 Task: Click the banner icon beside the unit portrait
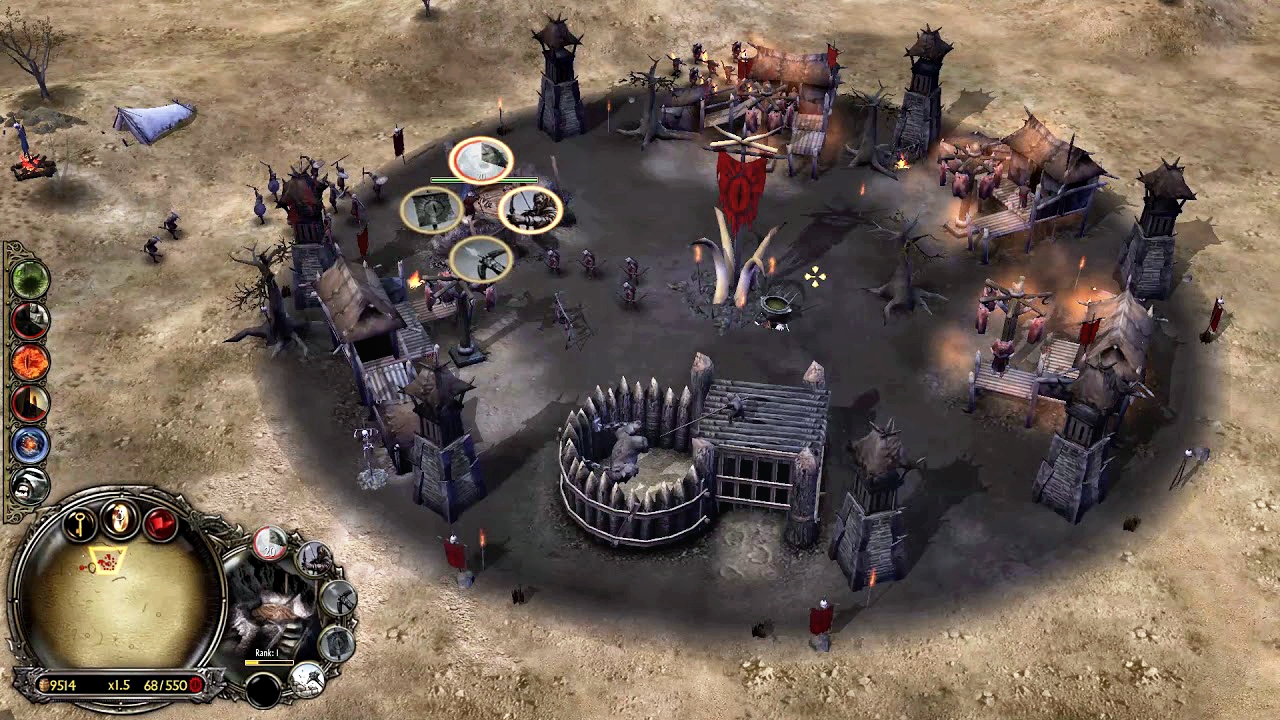click(x=337, y=642)
